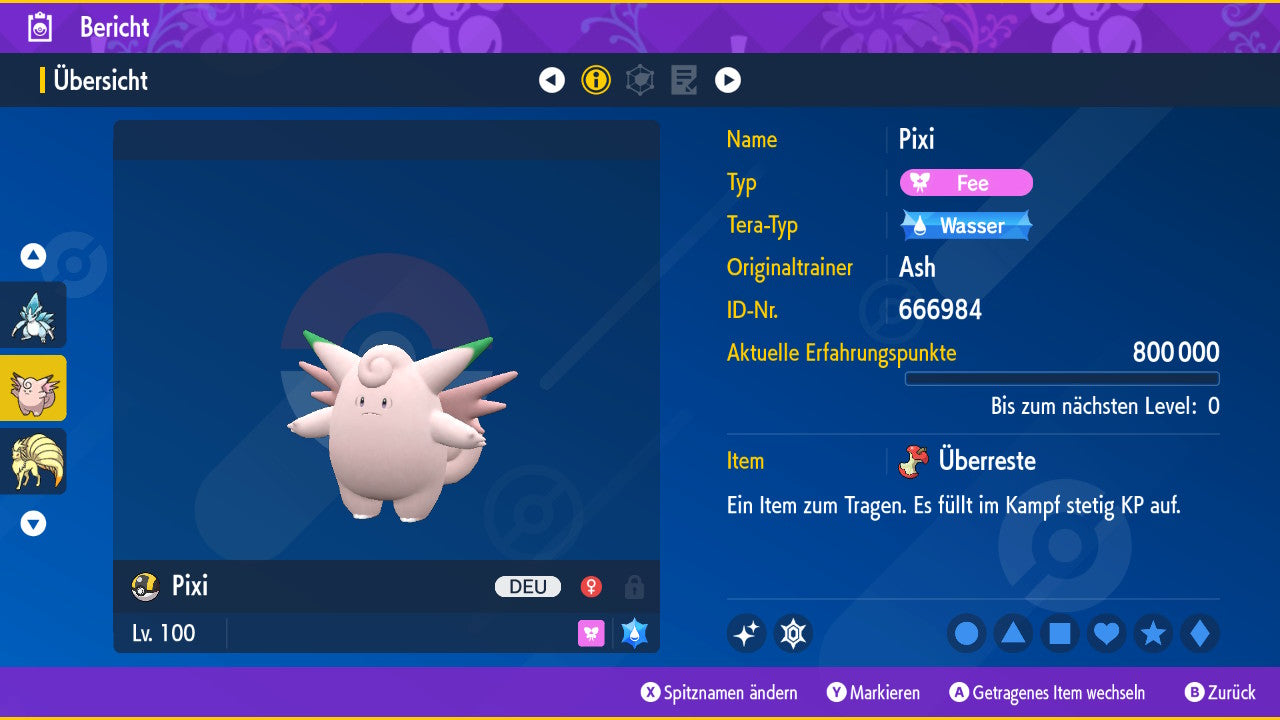The width and height of the screenshot is (1280, 720).
Task: Switch to the stats hexagon tab
Action: [x=640, y=80]
